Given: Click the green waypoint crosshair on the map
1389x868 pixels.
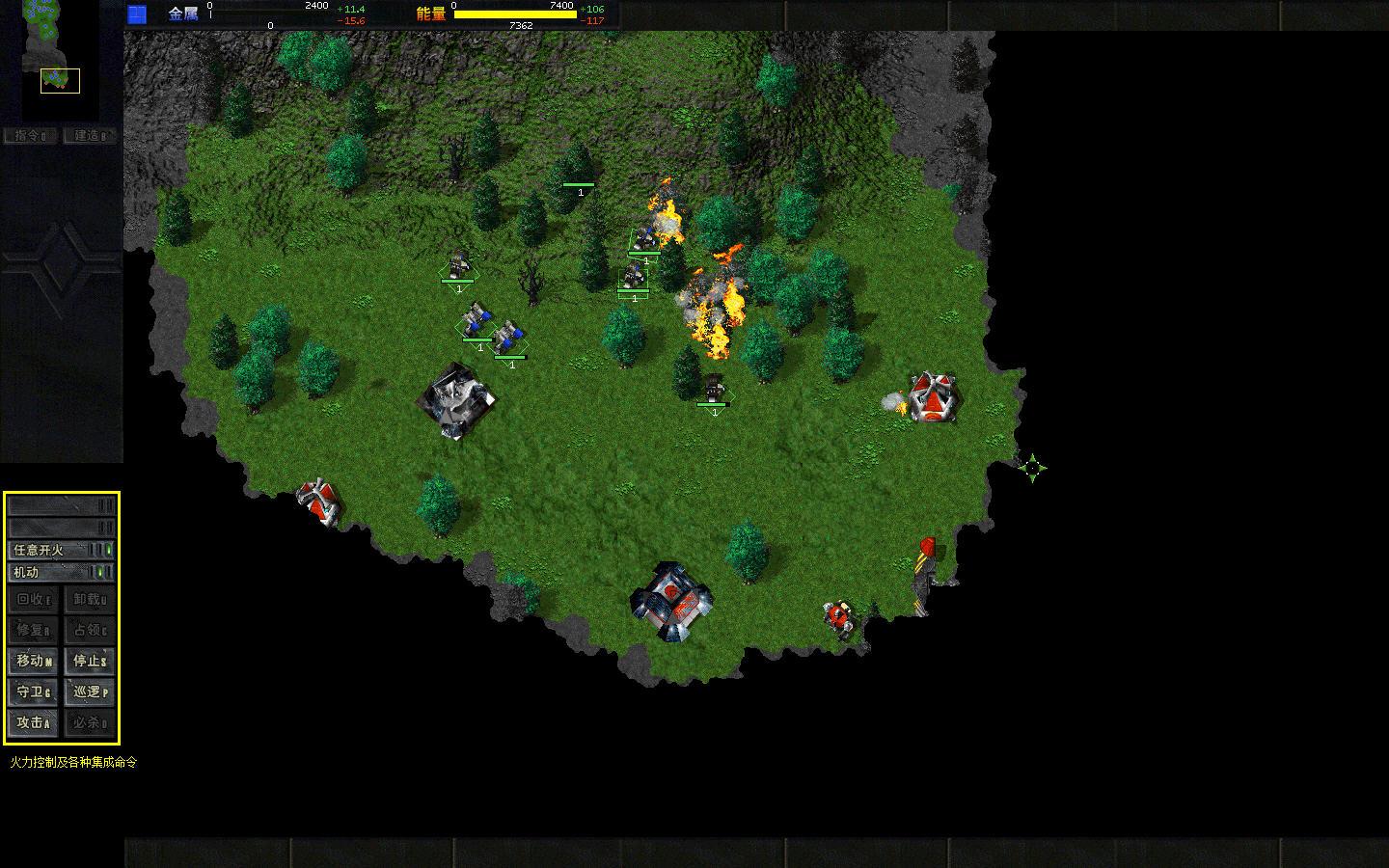Looking at the screenshot, I should pos(1034,470).
